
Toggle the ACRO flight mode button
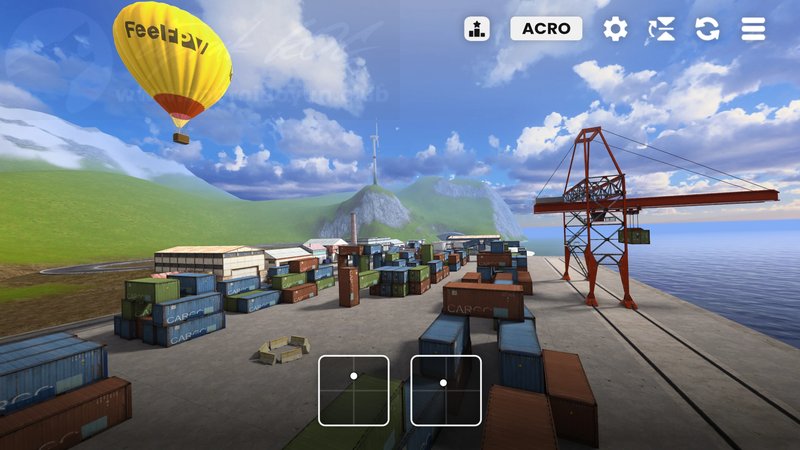point(546,28)
